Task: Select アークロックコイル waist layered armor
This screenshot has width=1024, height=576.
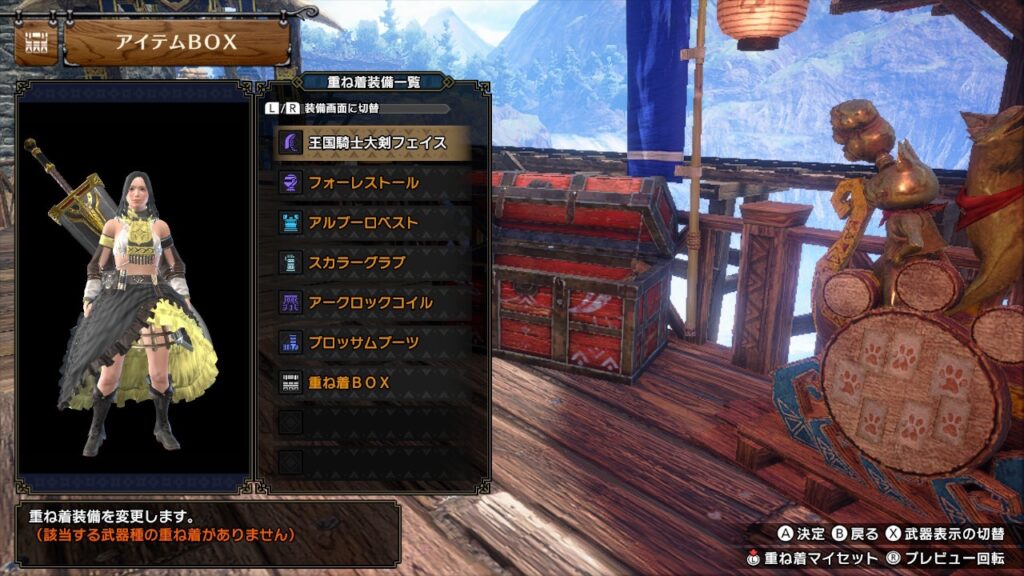Action: 372,303
